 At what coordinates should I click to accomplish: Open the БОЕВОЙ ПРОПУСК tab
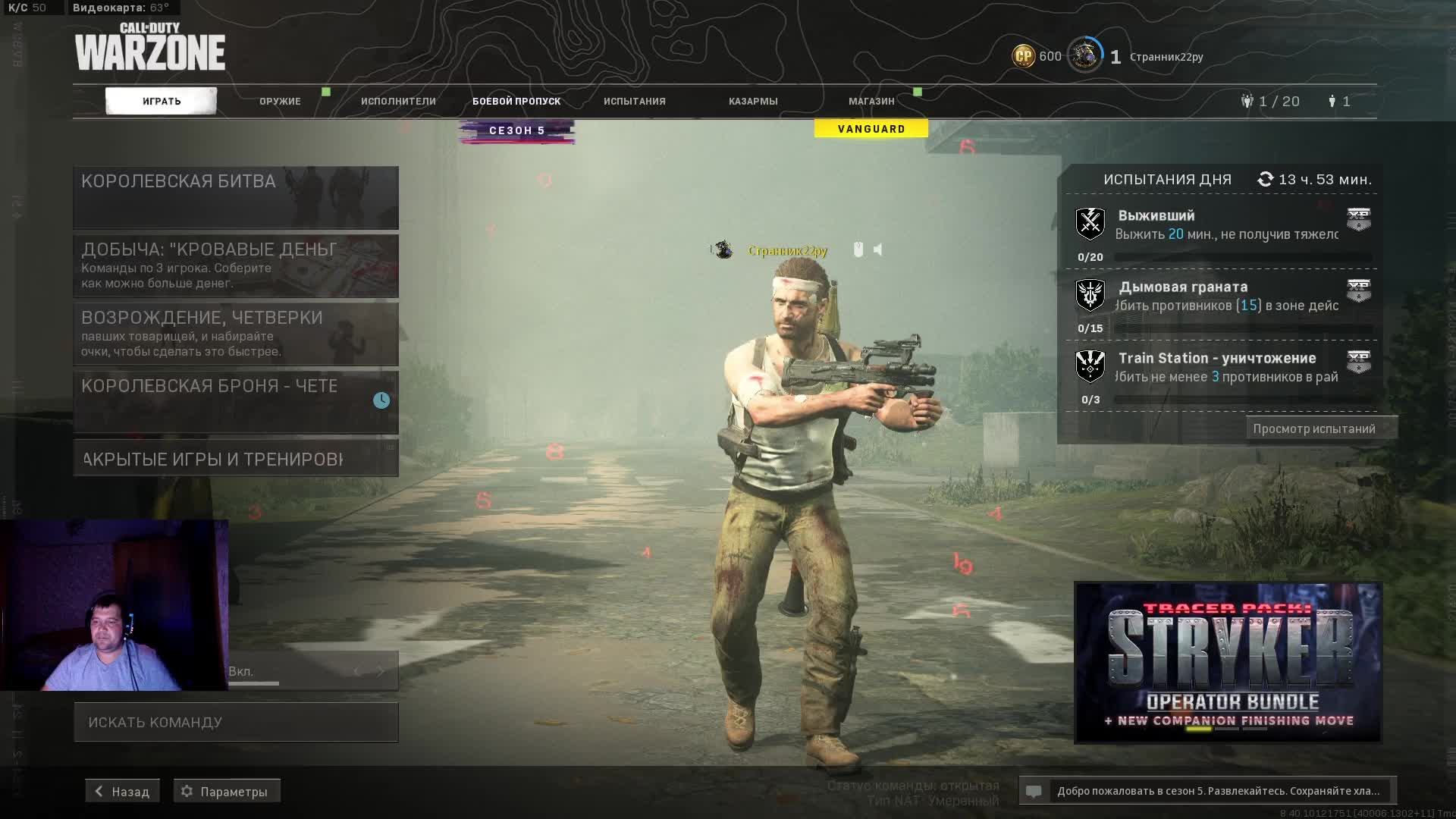pos(516,101)
